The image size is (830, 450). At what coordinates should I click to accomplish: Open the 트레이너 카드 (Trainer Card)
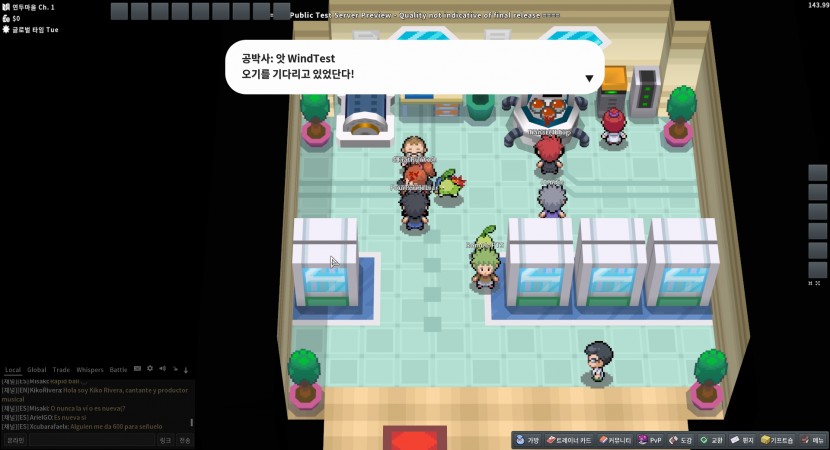pyautogui.click(x=570, y=440)
